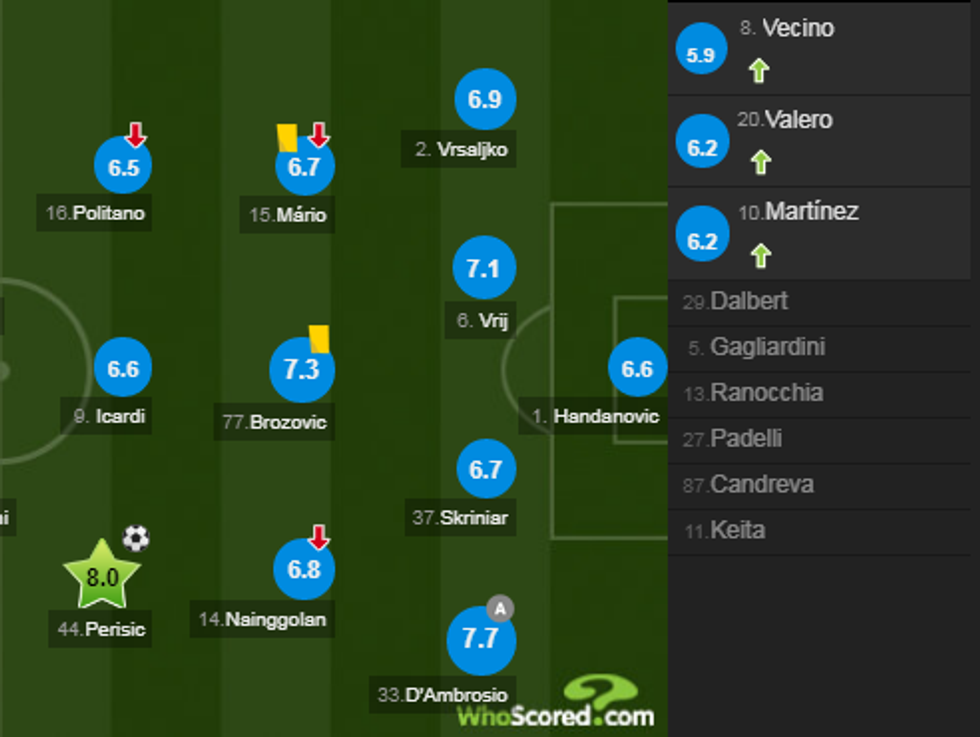The width and height of the screenshot is (980, 737).
Task: Open substitute Martínez's bench entry
Action: 811,213
